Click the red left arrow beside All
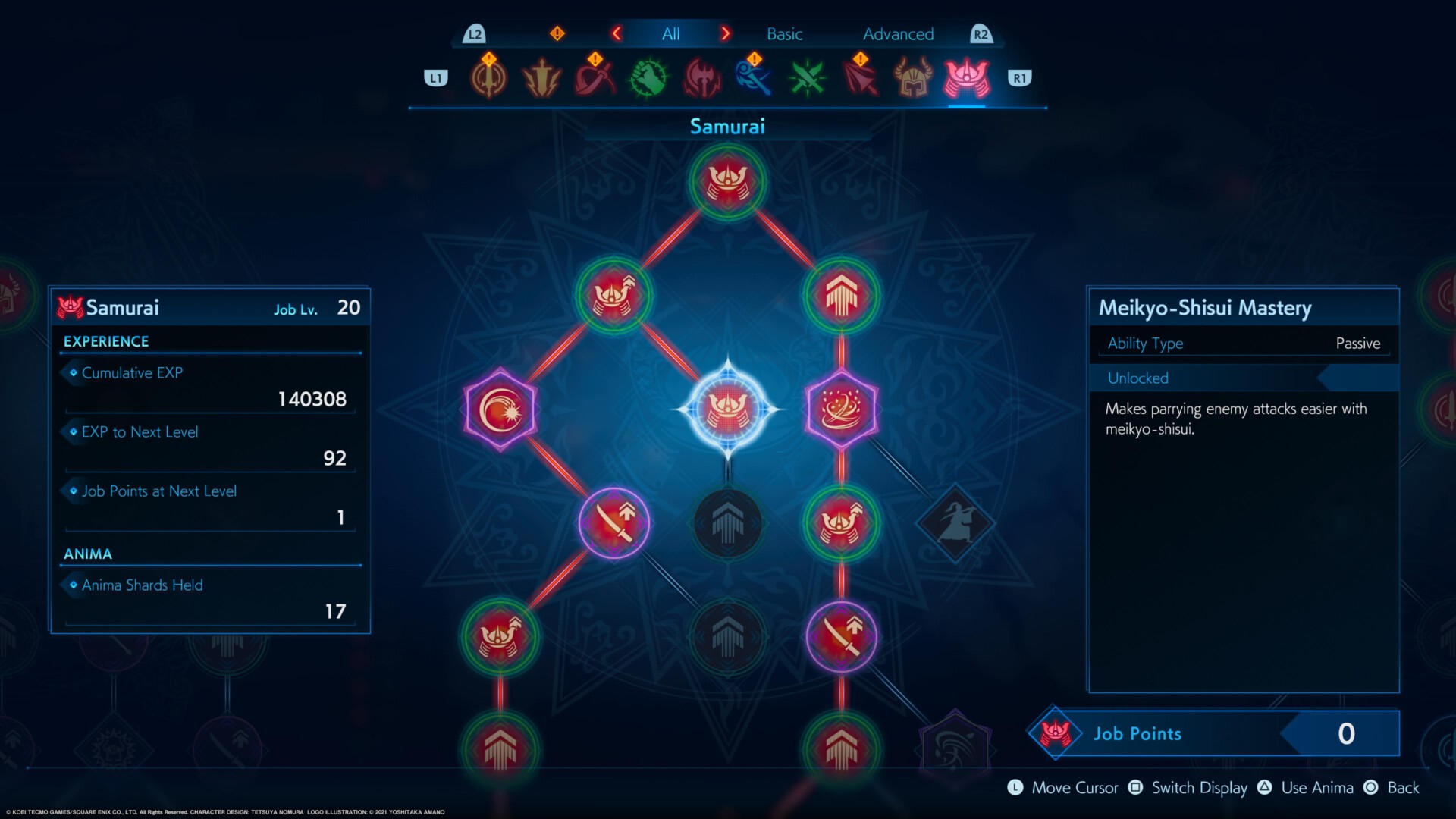This screenshot has width=1456, height=819. (617, 33)
